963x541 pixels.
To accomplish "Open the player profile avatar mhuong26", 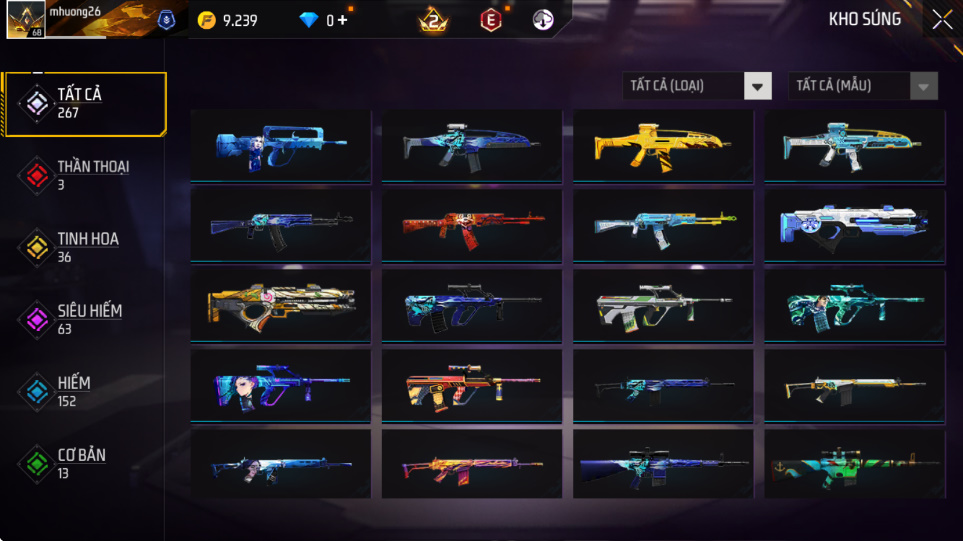I will (23, 19).
